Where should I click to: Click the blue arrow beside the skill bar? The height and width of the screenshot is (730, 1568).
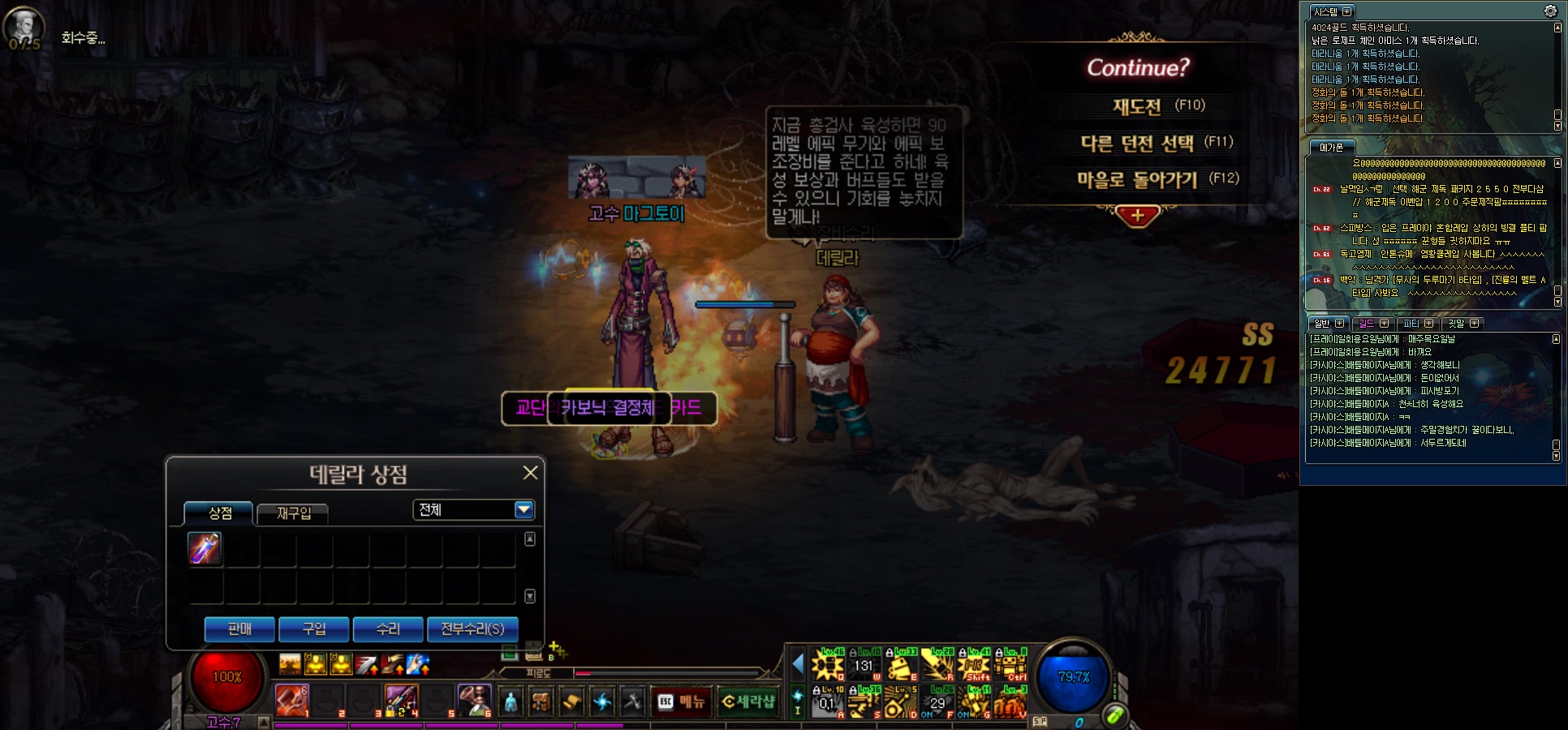798,664
